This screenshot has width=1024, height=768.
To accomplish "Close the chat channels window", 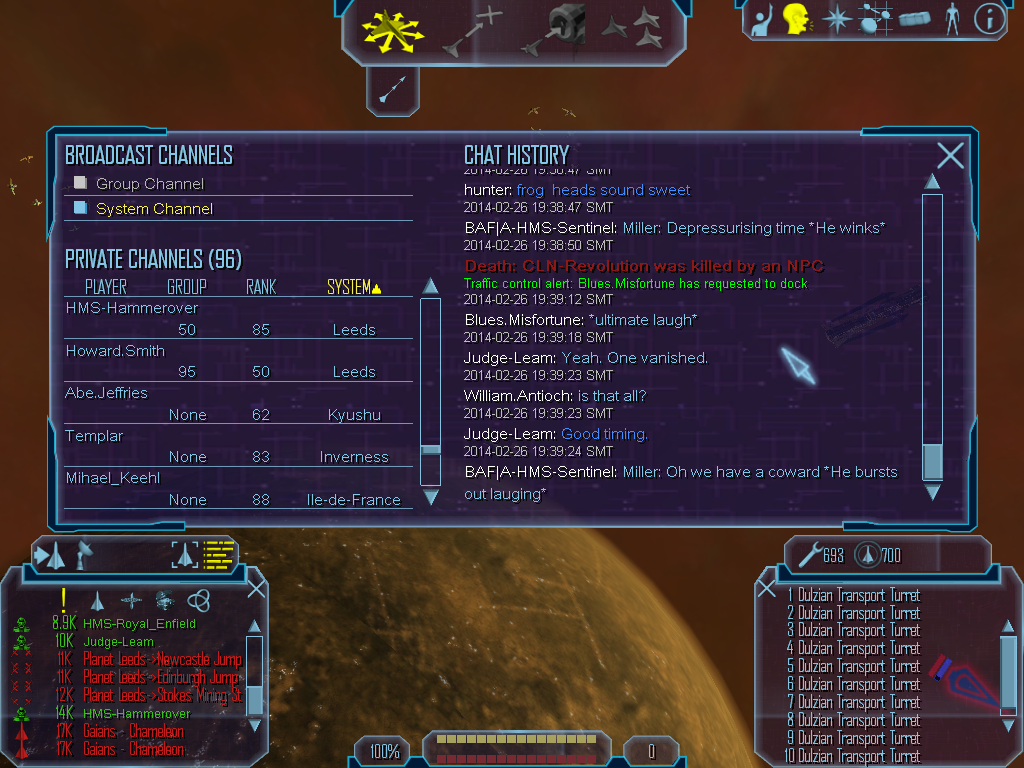I will [x=950, y=155].
